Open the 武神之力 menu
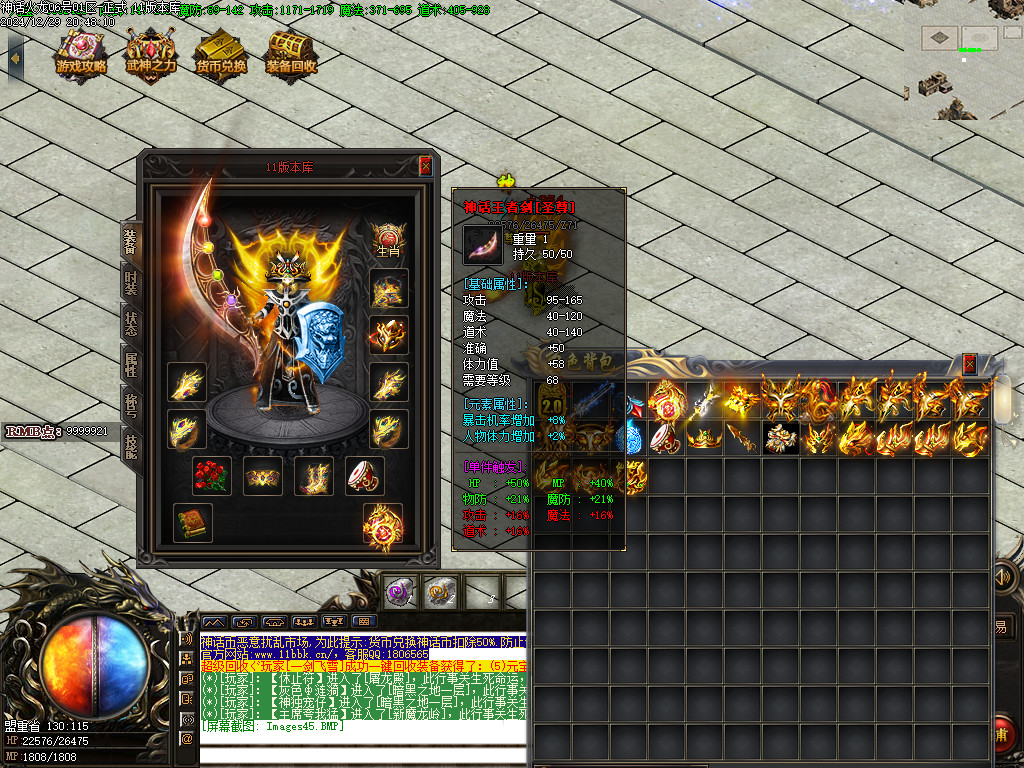Screen dimensions: 1024x768 tap(151, 52)
